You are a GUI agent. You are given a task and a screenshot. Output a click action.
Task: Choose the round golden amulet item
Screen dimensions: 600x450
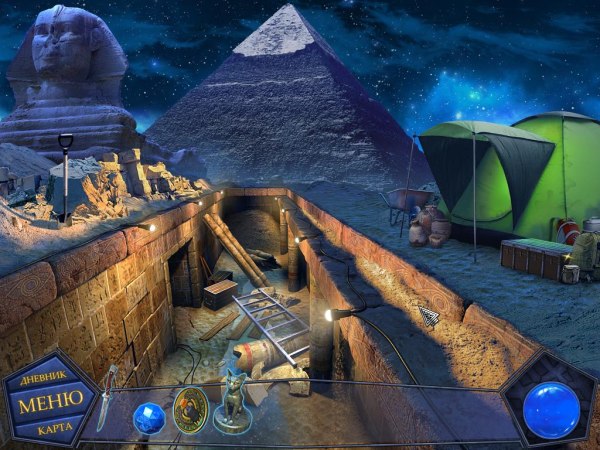tap(189, 410)
